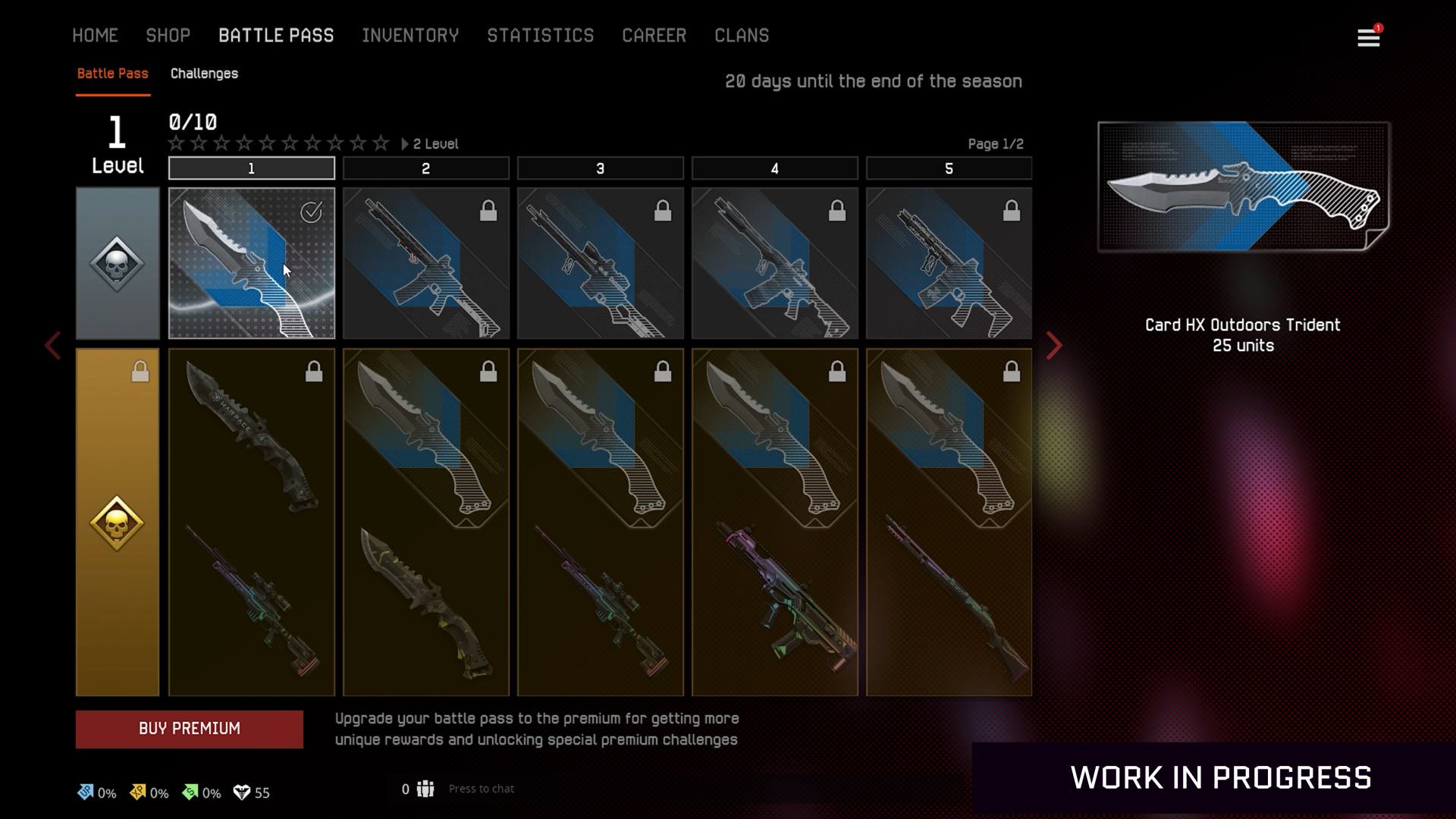Click the chat input box

point(482,789)
